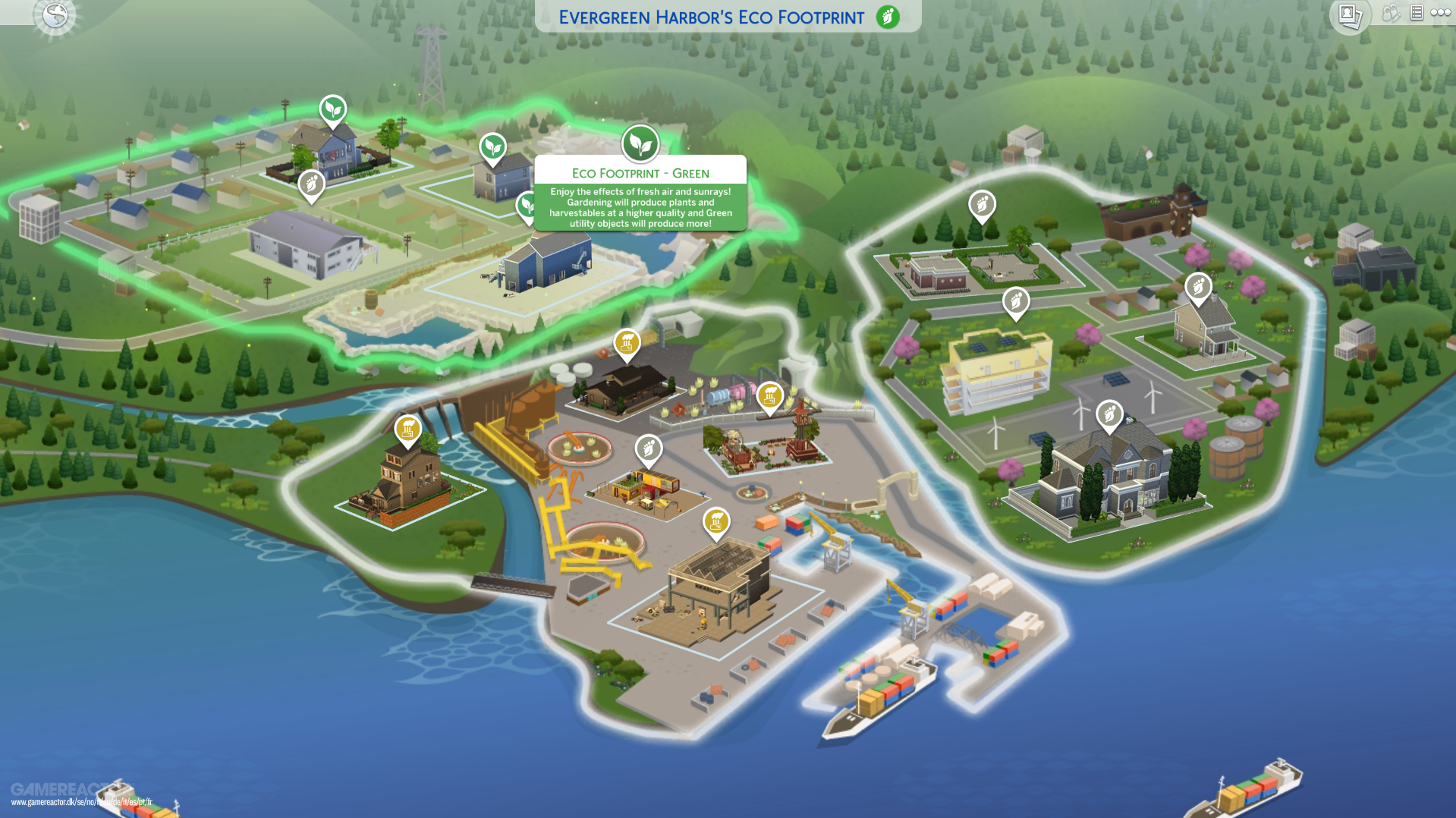Click the Eco Footprint - Green tooltip header
This screenshot has height=818, width=1456.
click(640, 173)
